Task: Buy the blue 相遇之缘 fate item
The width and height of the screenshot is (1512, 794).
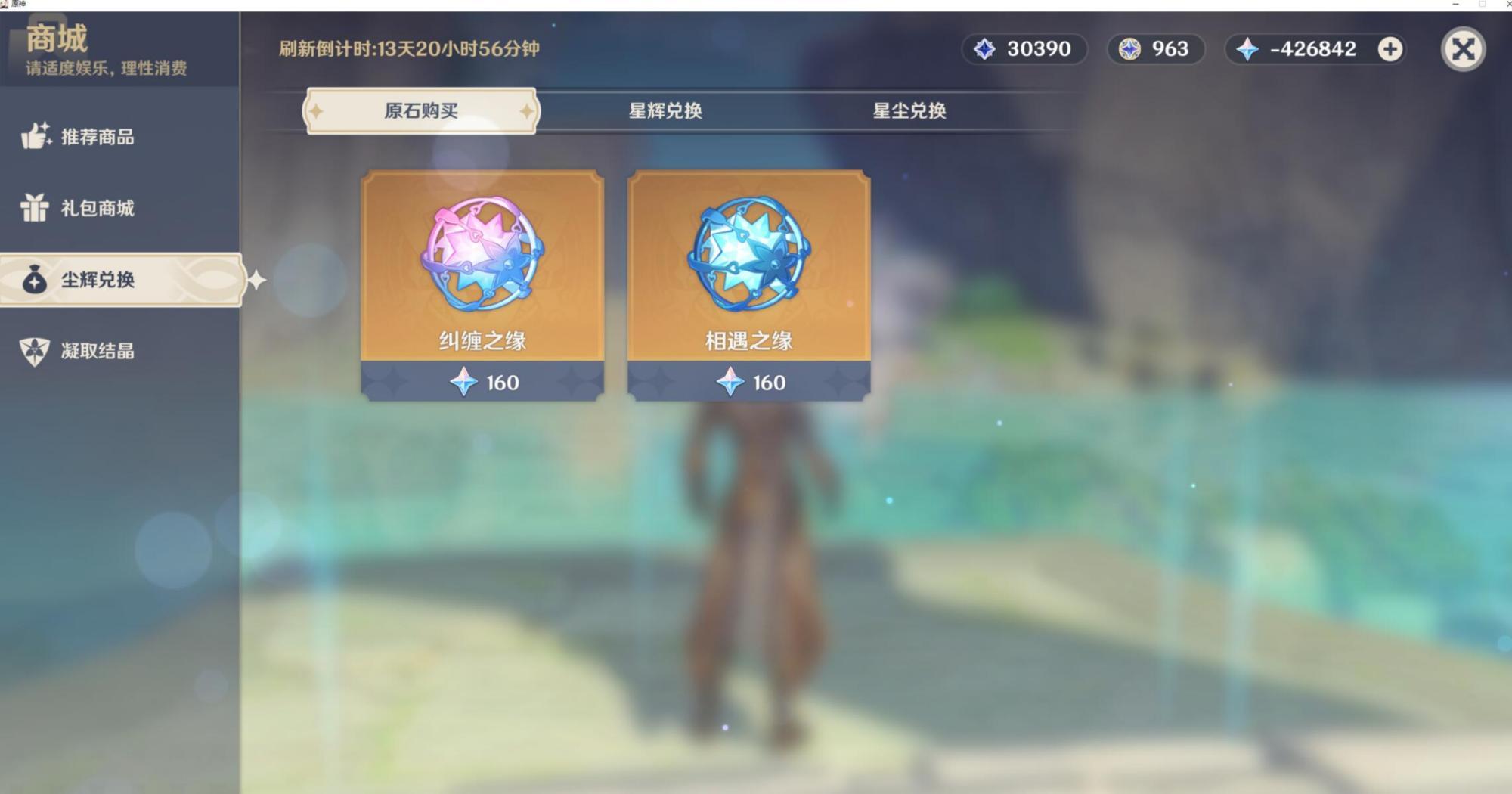Action: point(748,284)
